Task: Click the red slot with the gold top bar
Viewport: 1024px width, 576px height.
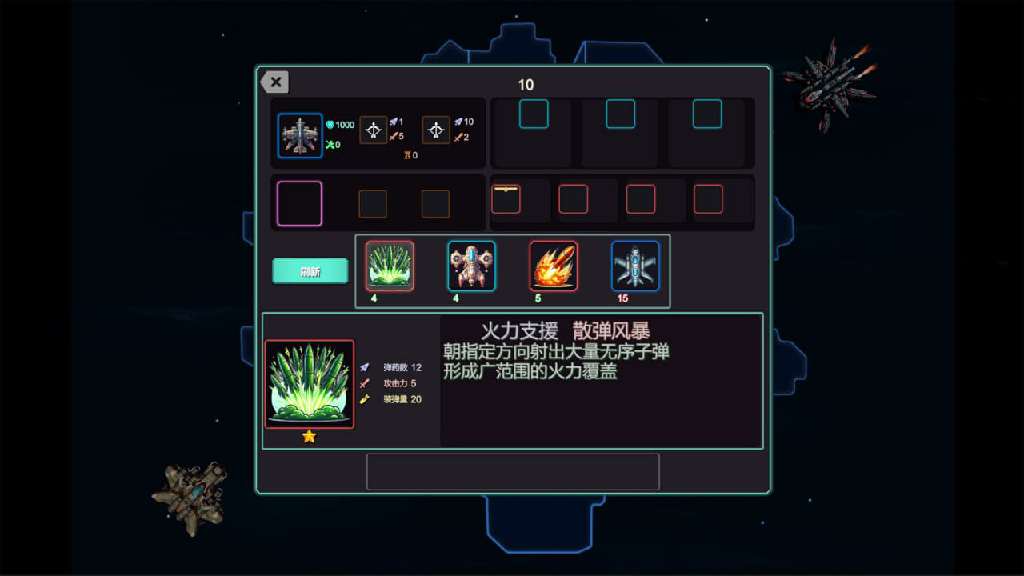Action: 506,199
